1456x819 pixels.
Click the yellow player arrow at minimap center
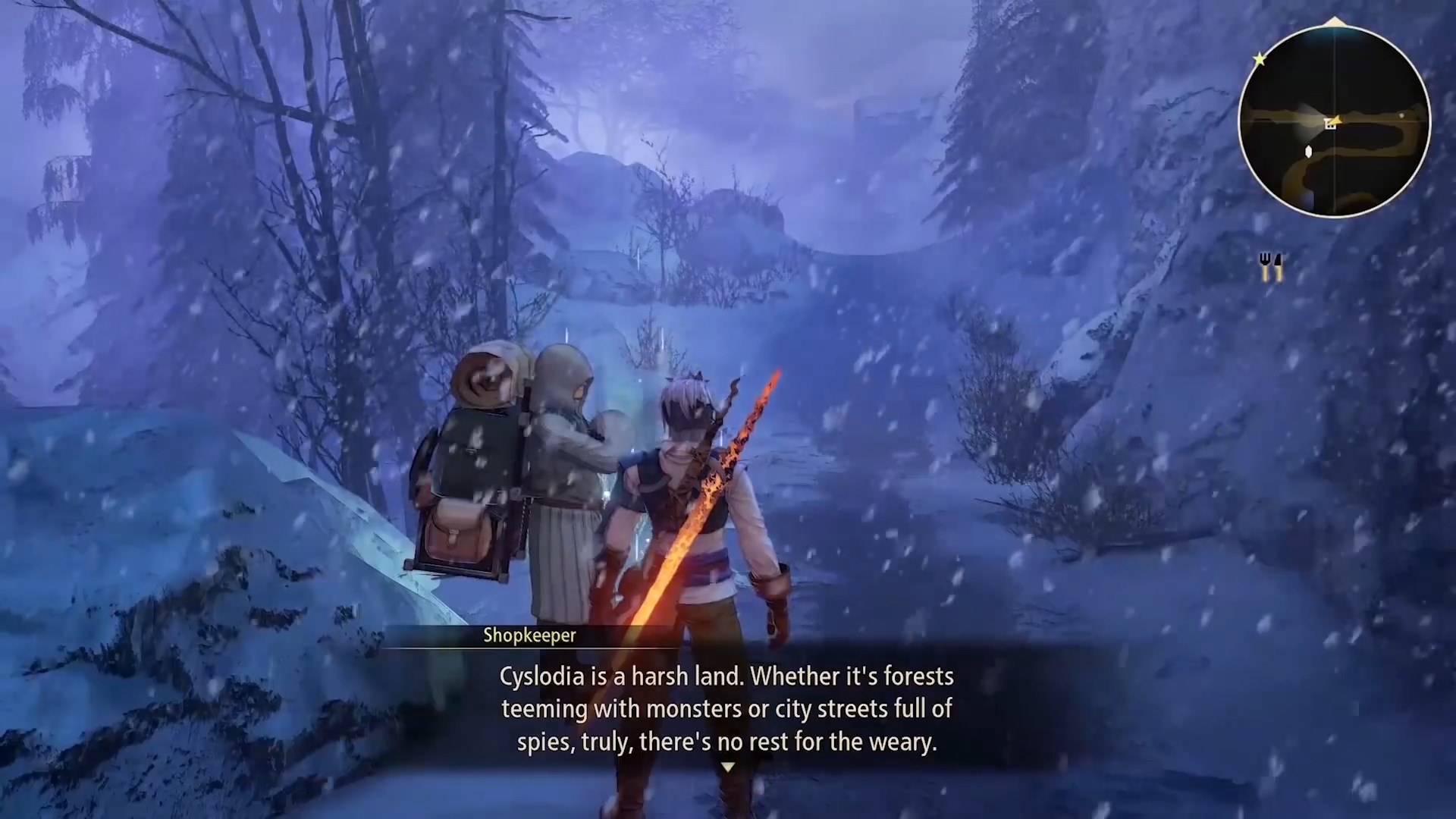pos(1338,118)
